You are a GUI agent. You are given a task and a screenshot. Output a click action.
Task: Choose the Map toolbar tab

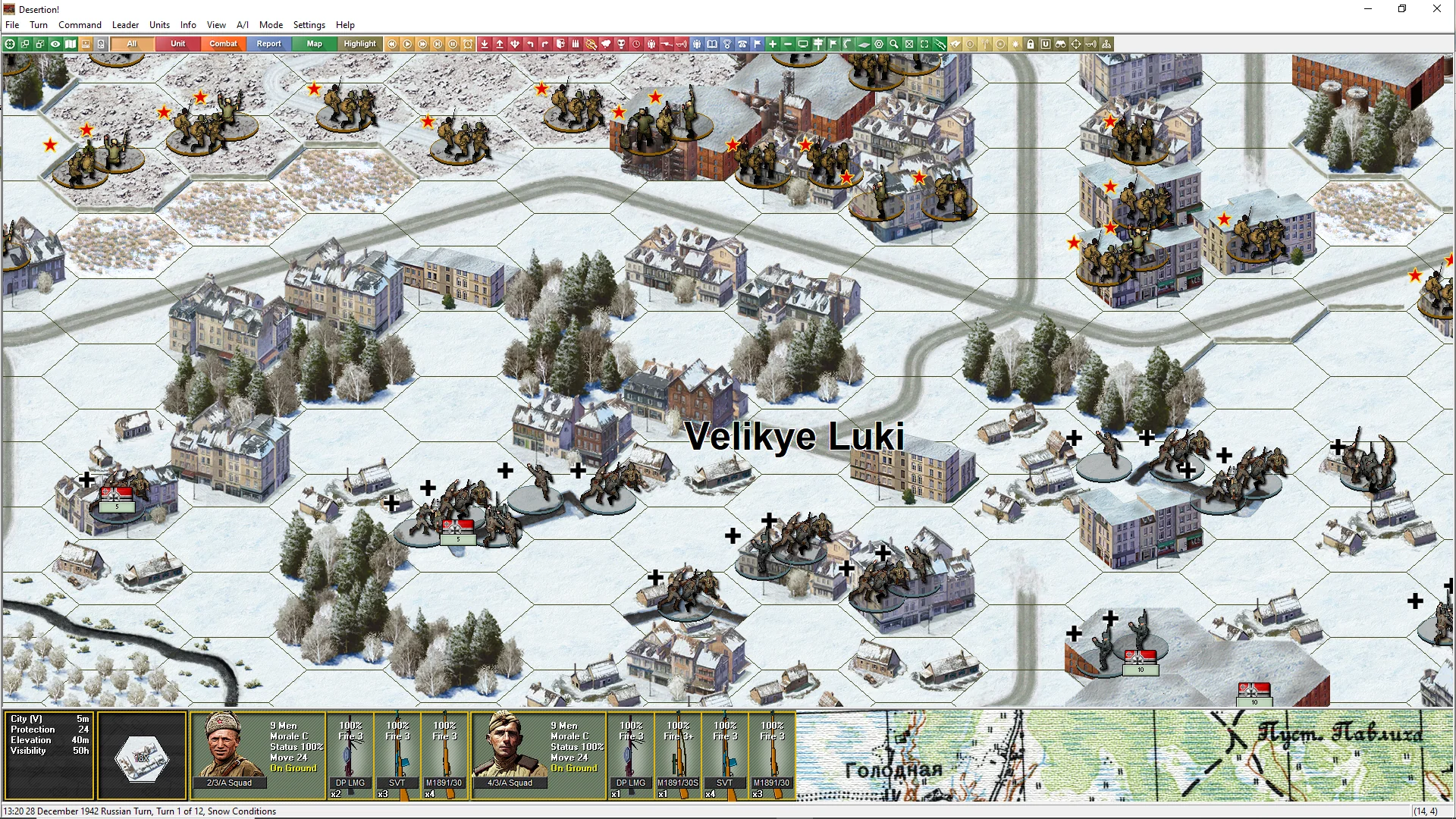tap(314, 44)
